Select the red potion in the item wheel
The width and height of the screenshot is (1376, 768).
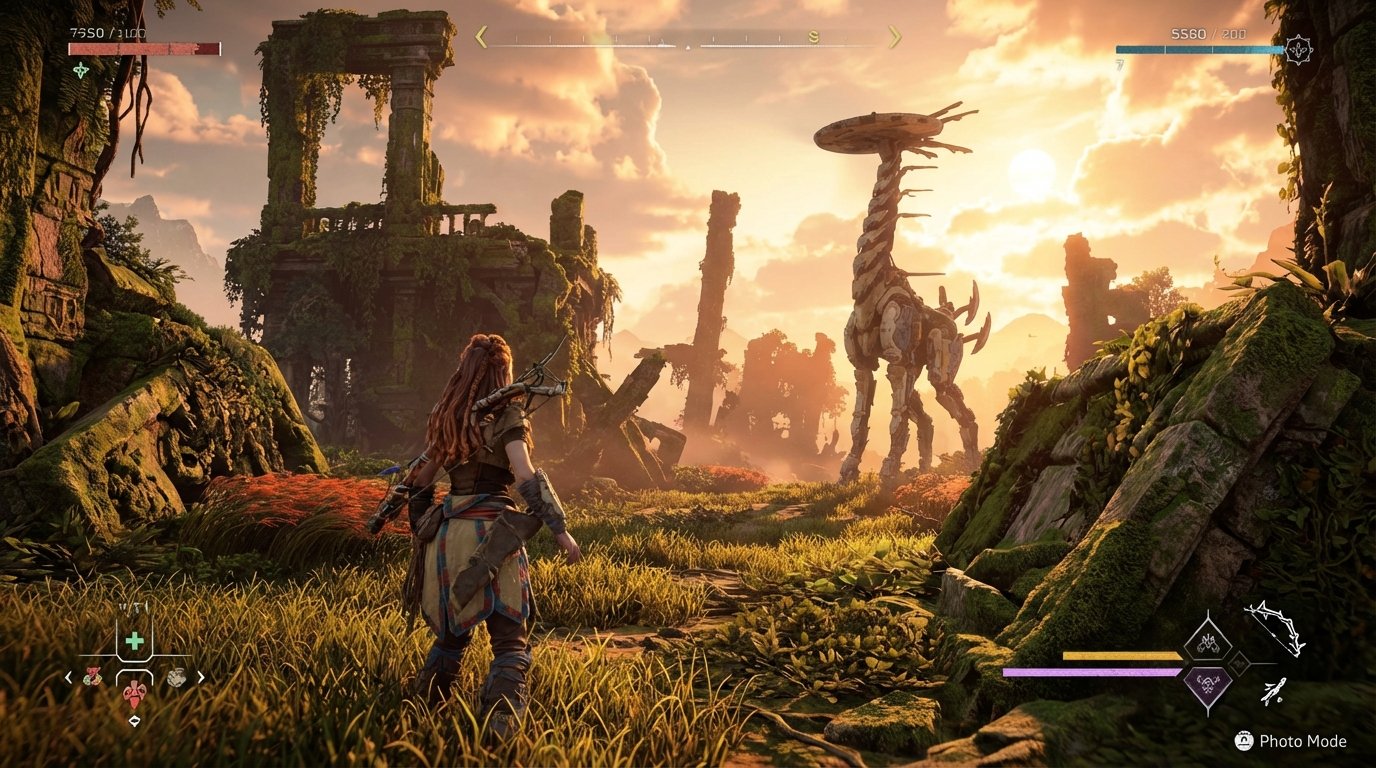click(x=134, y=694)
